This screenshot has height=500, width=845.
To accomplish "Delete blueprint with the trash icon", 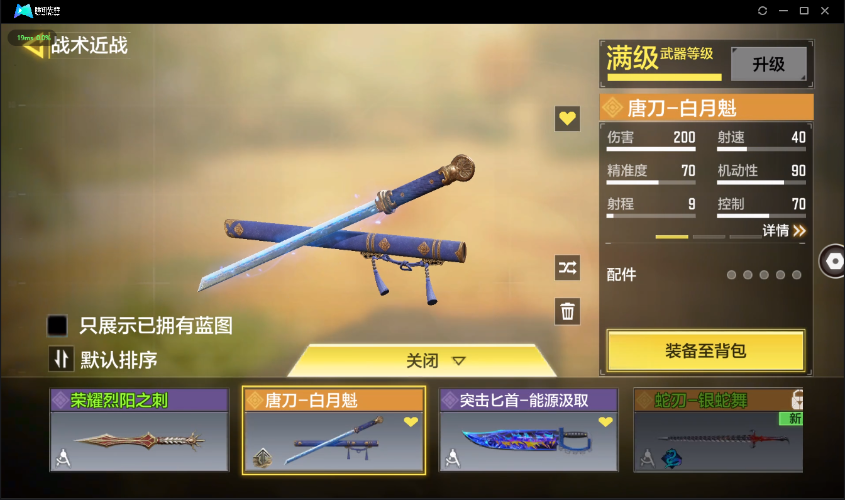I will 568,311.
